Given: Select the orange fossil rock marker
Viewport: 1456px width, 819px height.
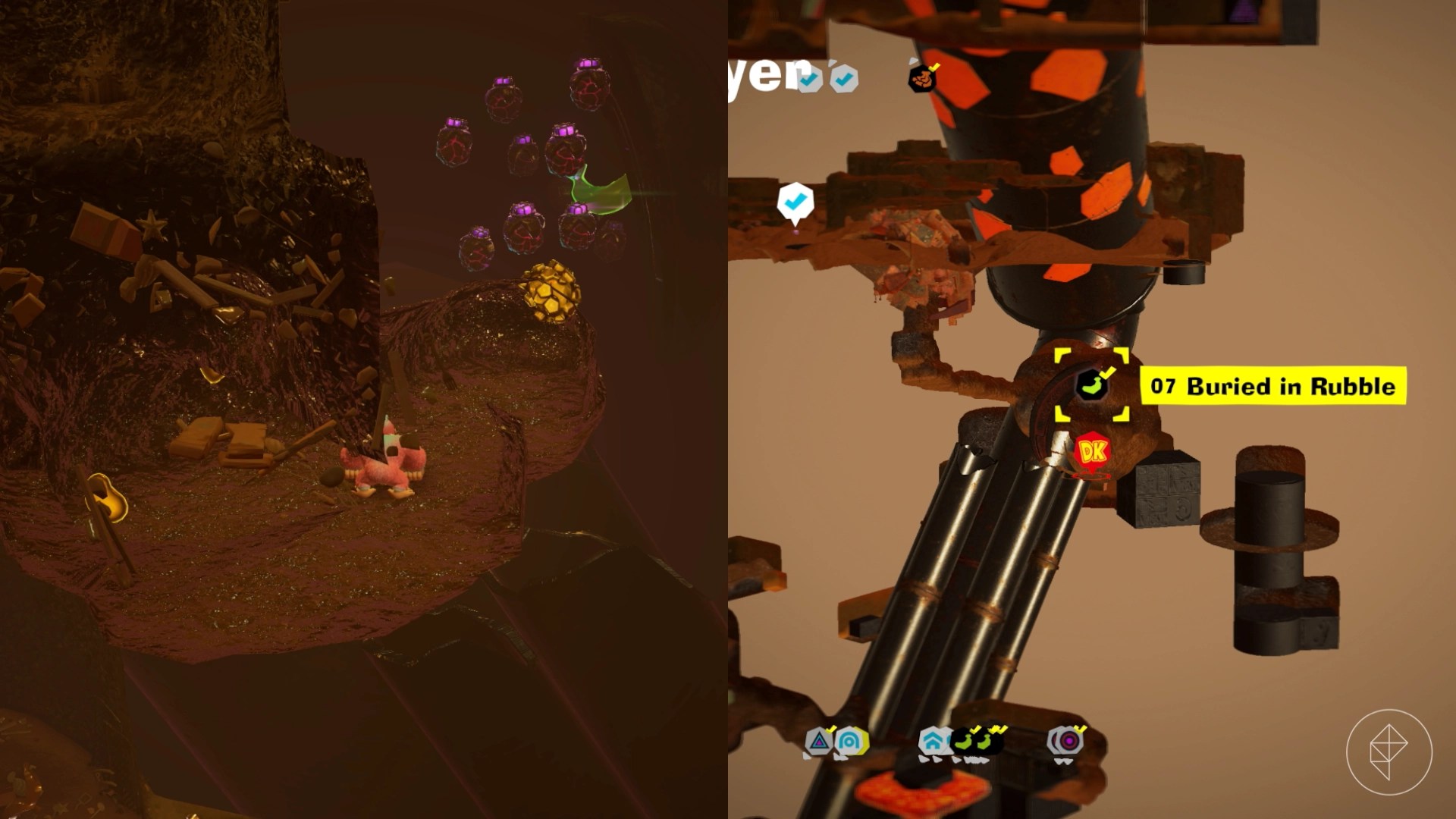Looking at the screenshot, I should point(922,77).
